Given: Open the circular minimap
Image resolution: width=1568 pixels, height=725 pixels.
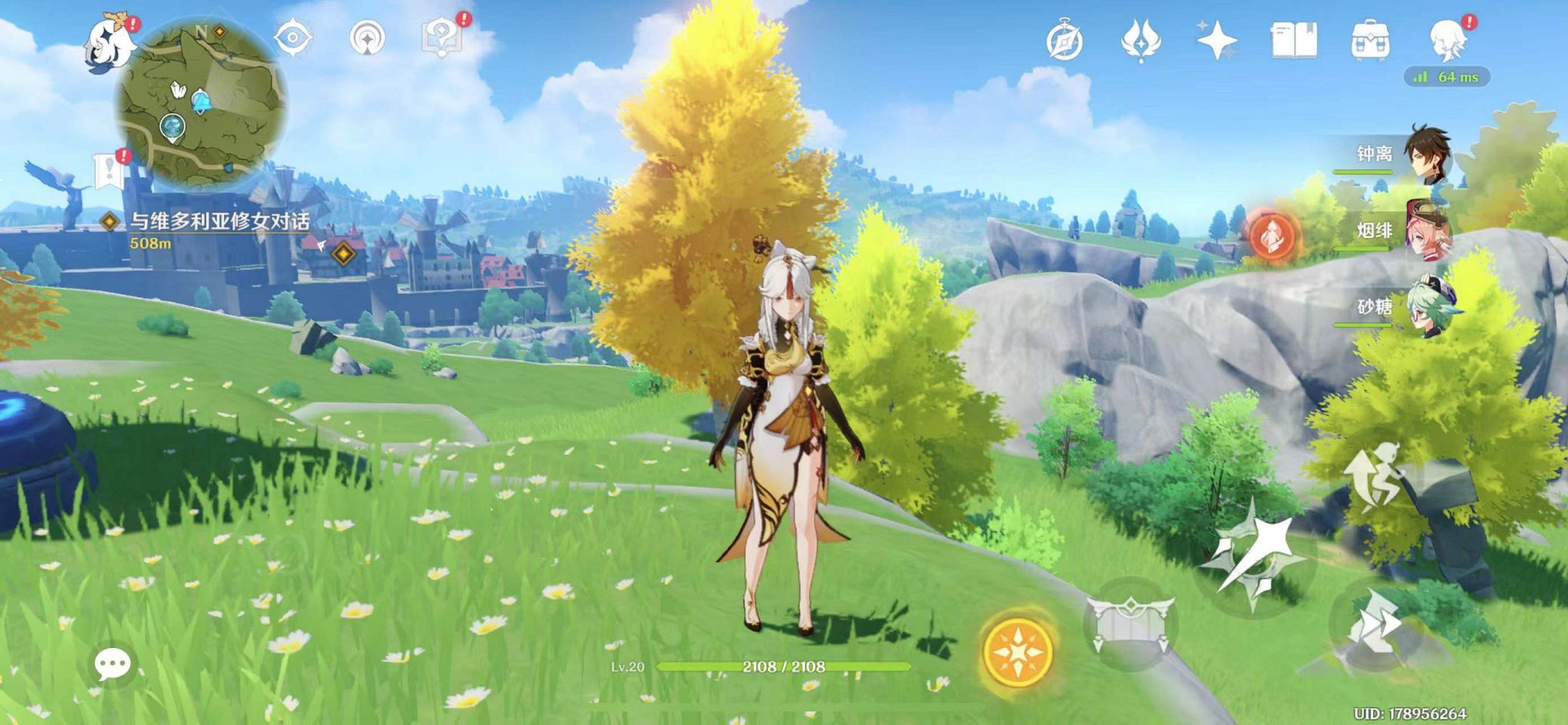Looking at the screenshot, I should tap(201, 101).
